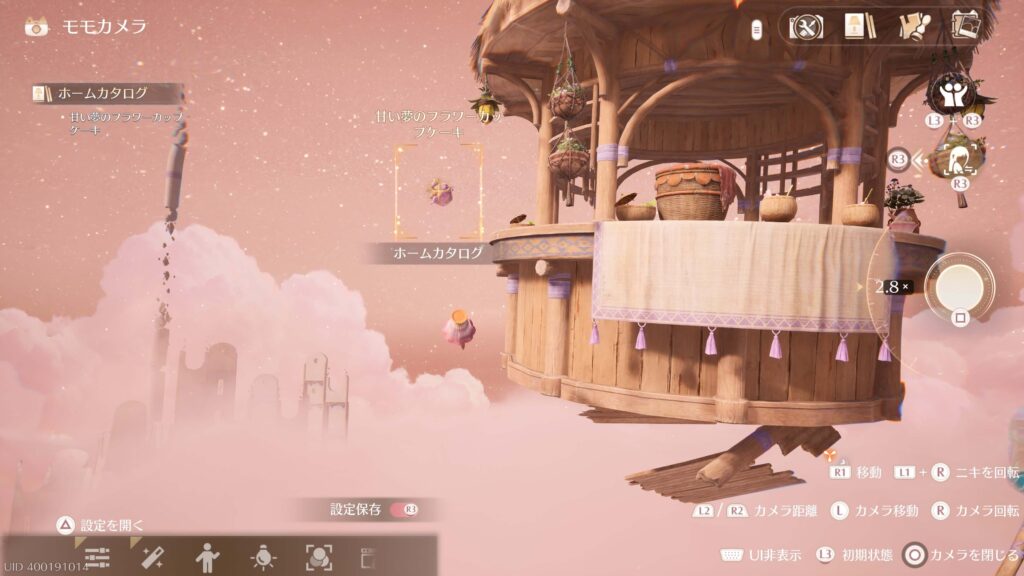Select the focus frame tab
This screenshot has height=576, width=1024.
(x=318, y=558)
